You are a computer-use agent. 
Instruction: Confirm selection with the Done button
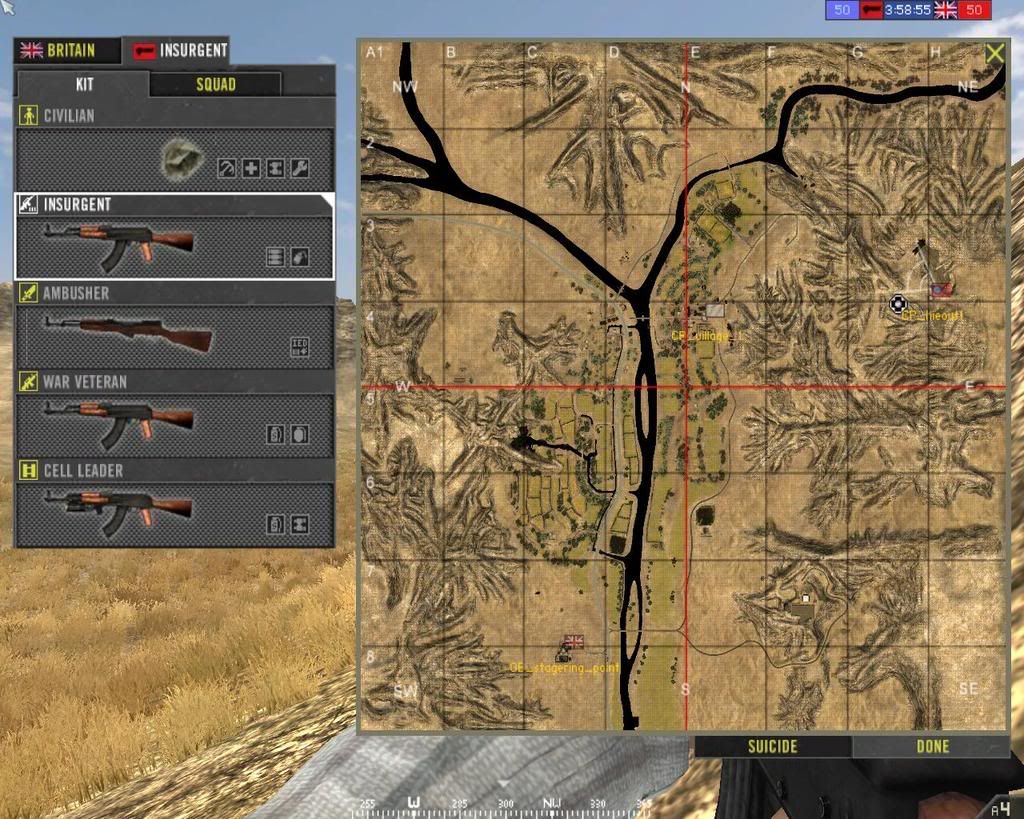point(932,746)
